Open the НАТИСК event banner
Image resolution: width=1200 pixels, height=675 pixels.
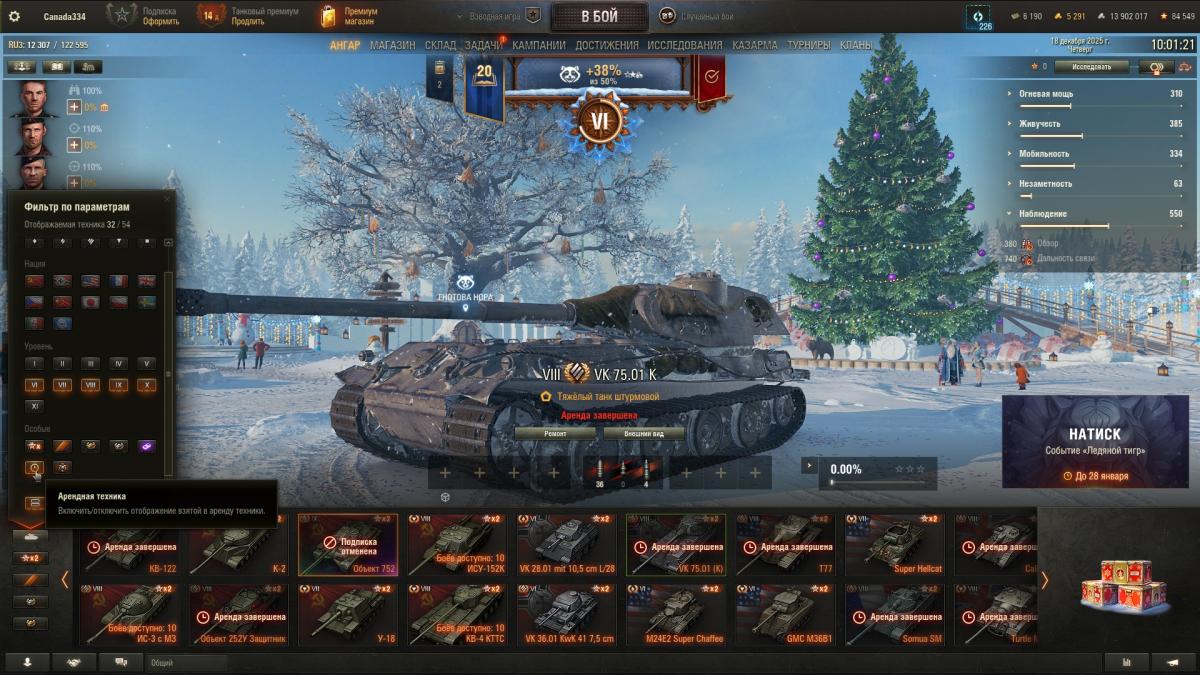1094,441
